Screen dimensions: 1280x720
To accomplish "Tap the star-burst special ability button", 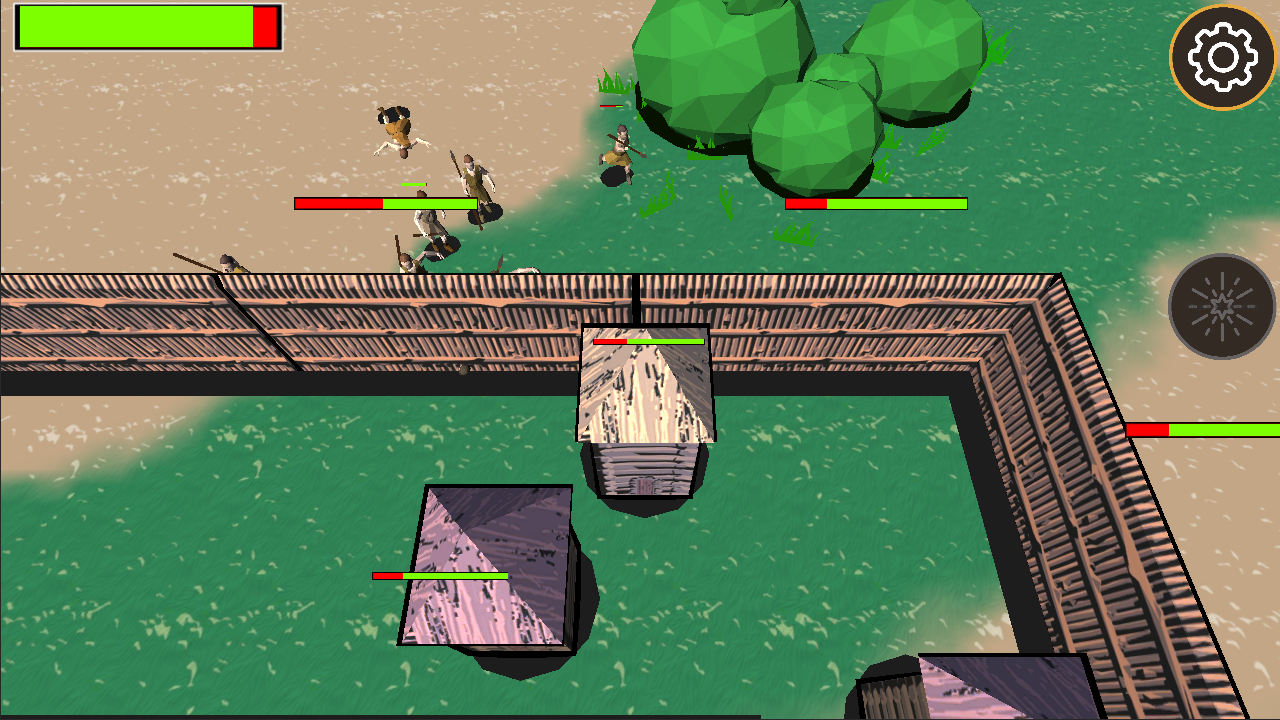I will [1222, 305].
